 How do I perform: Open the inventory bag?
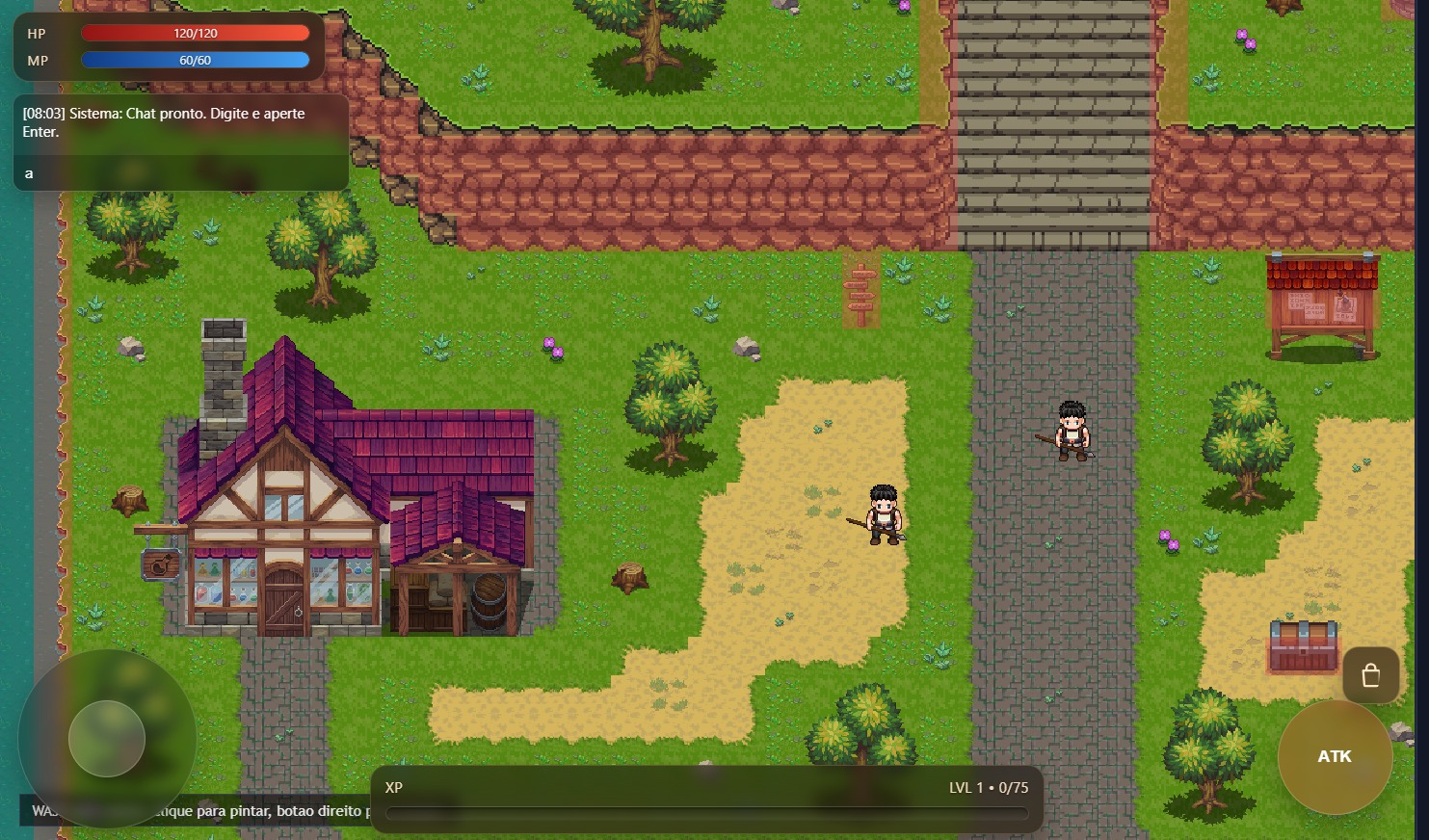(1370, 674)
